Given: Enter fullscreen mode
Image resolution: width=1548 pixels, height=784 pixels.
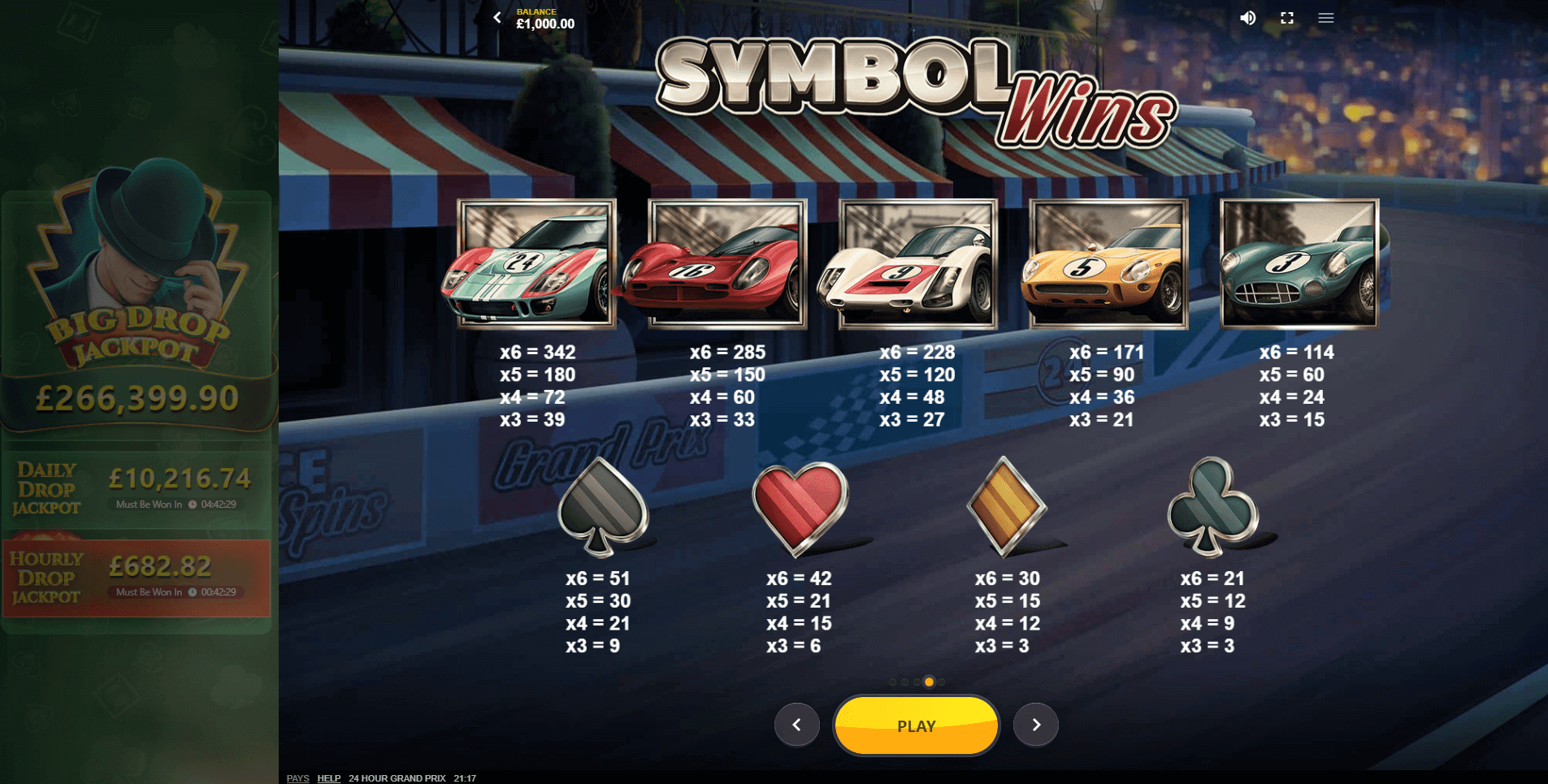Looking at the screenshot, I should (x=1286, y=18).
